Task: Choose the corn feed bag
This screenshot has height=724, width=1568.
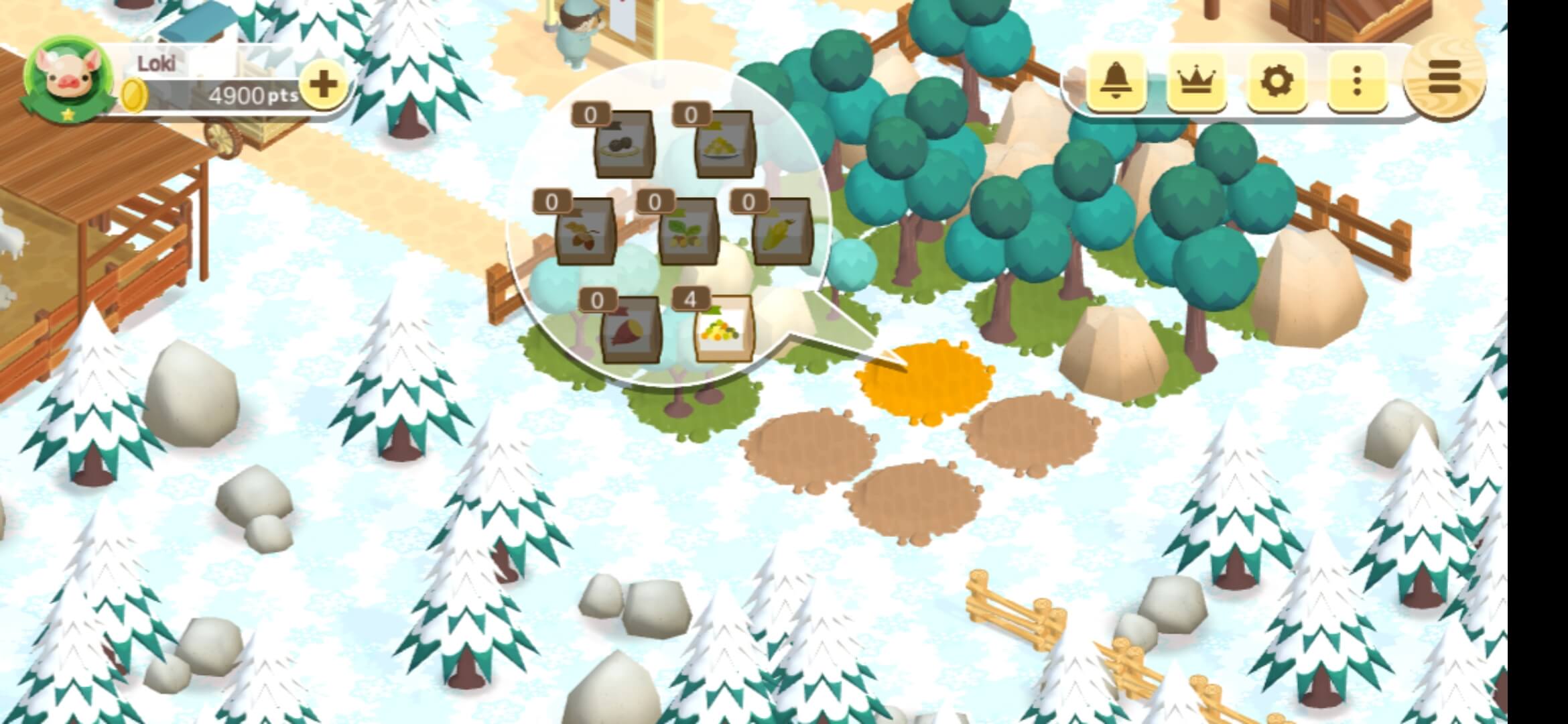Action: pyautogui.click(x=781, y=231)
